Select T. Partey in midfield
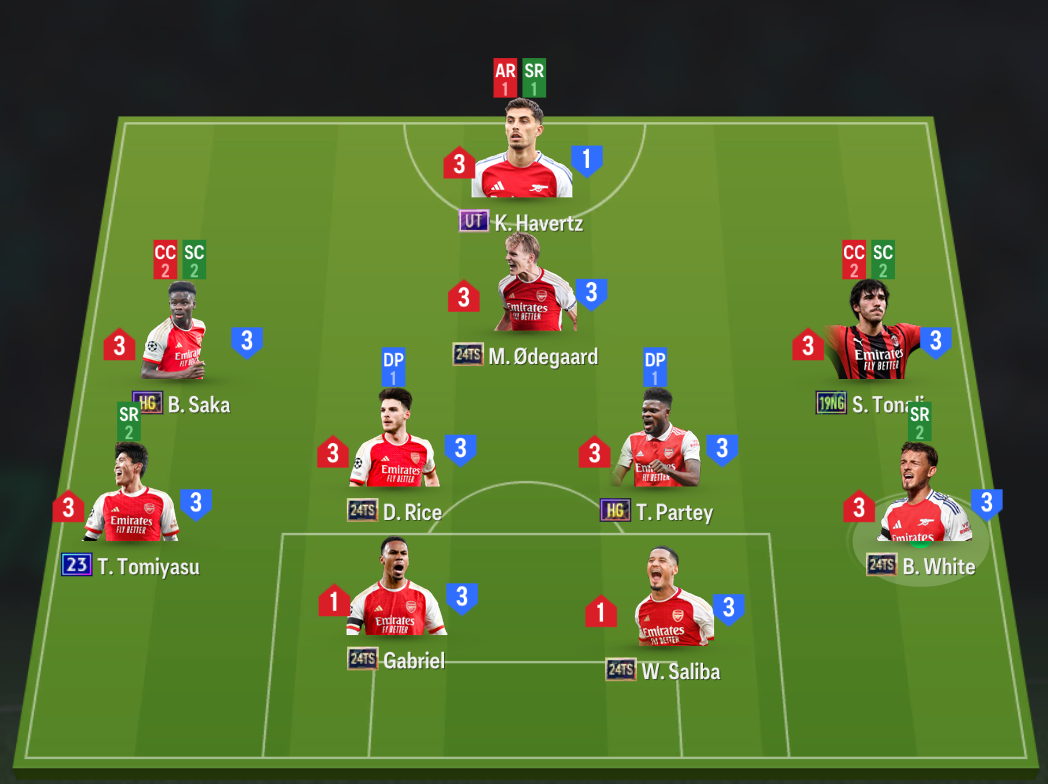This screenshot has height=784, width=1048. coord(657,448)
